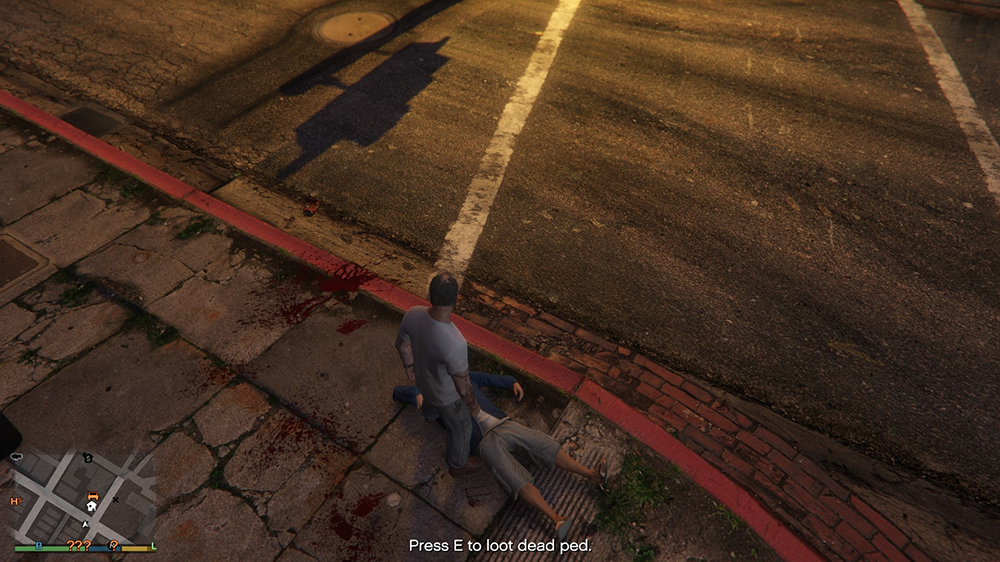1000x562 pixels.
Task: Select the white safehouse marker on minimap
Action: coord(92,507)
